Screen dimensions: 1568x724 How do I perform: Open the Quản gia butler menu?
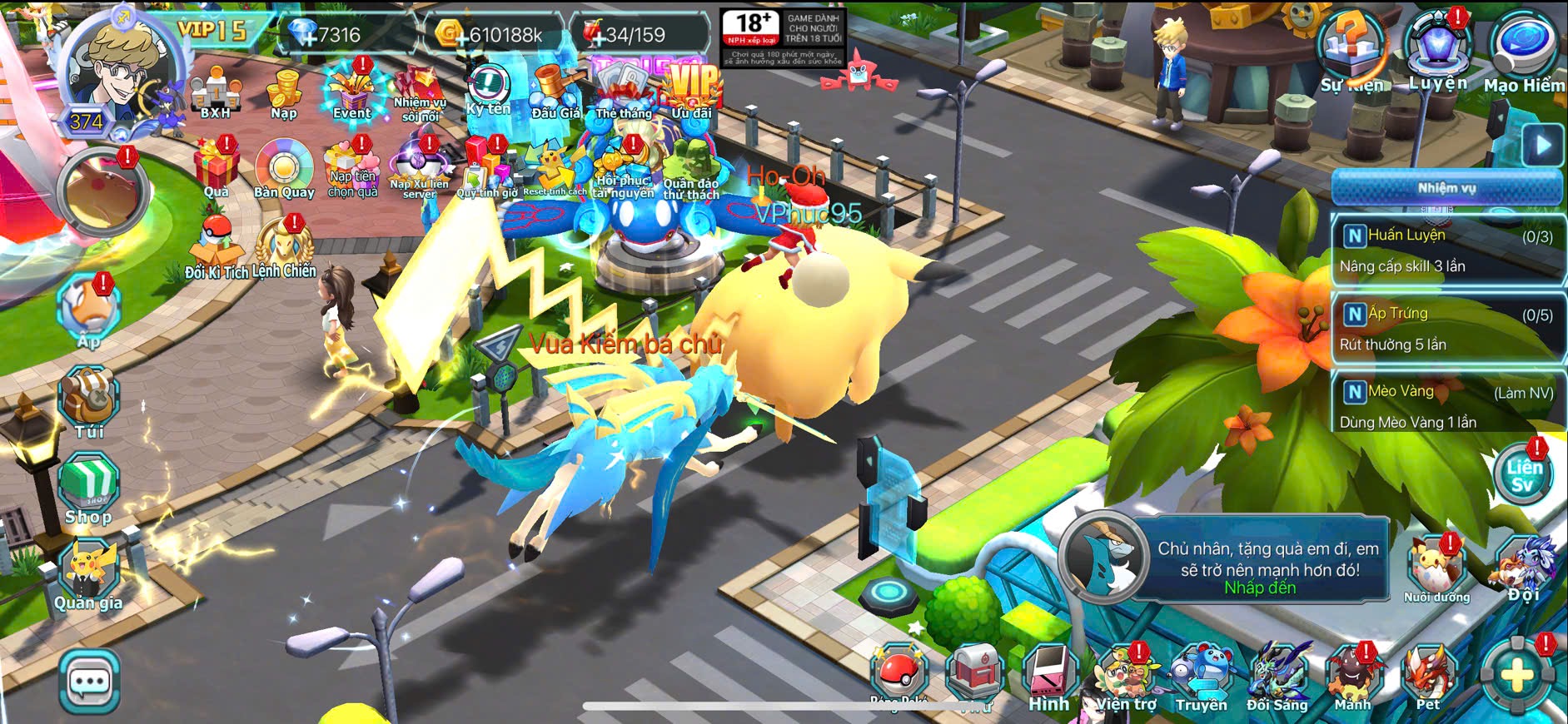(88, 574)
